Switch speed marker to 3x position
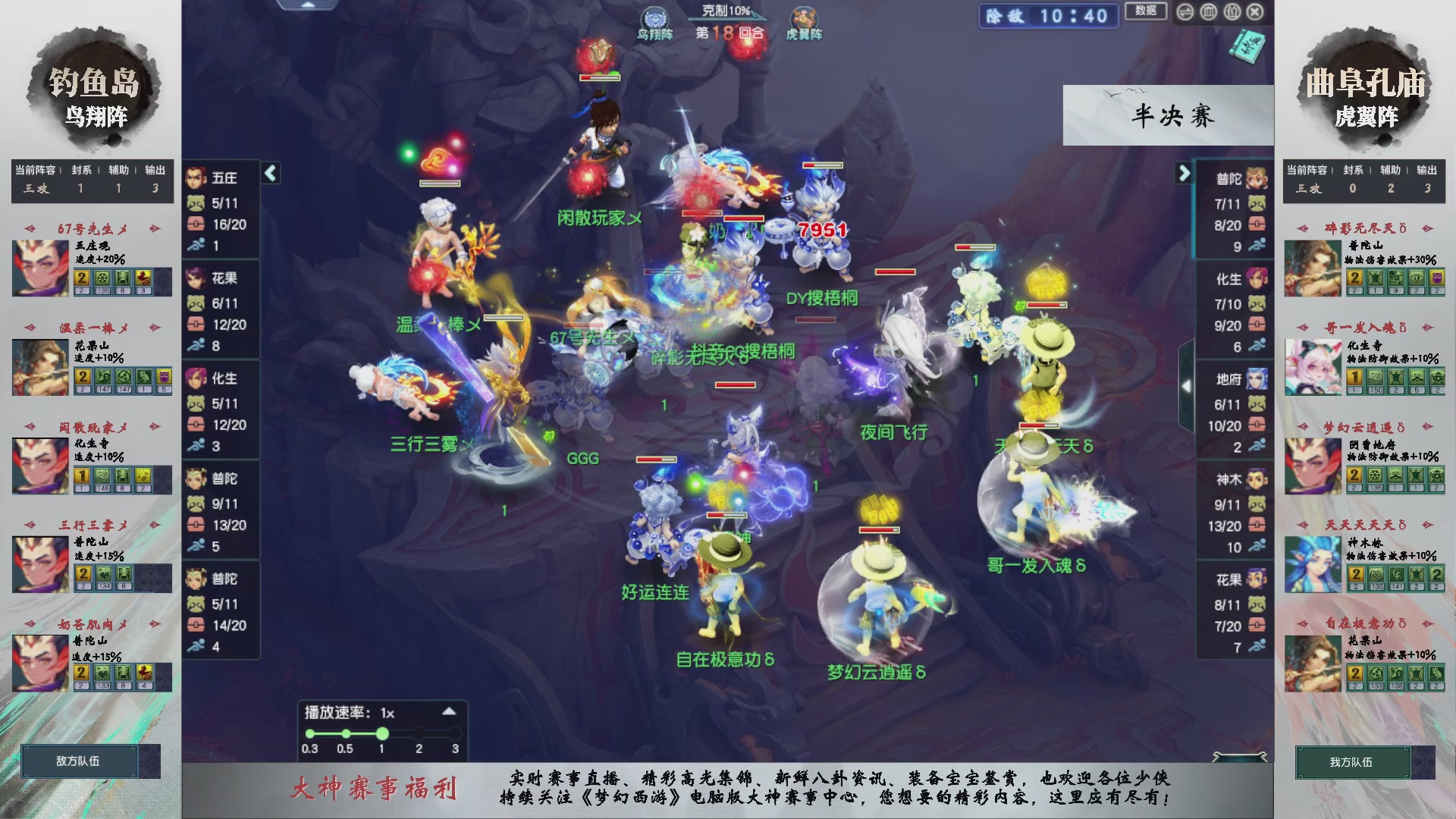1456x819 pixels. [x=455, y=733]
